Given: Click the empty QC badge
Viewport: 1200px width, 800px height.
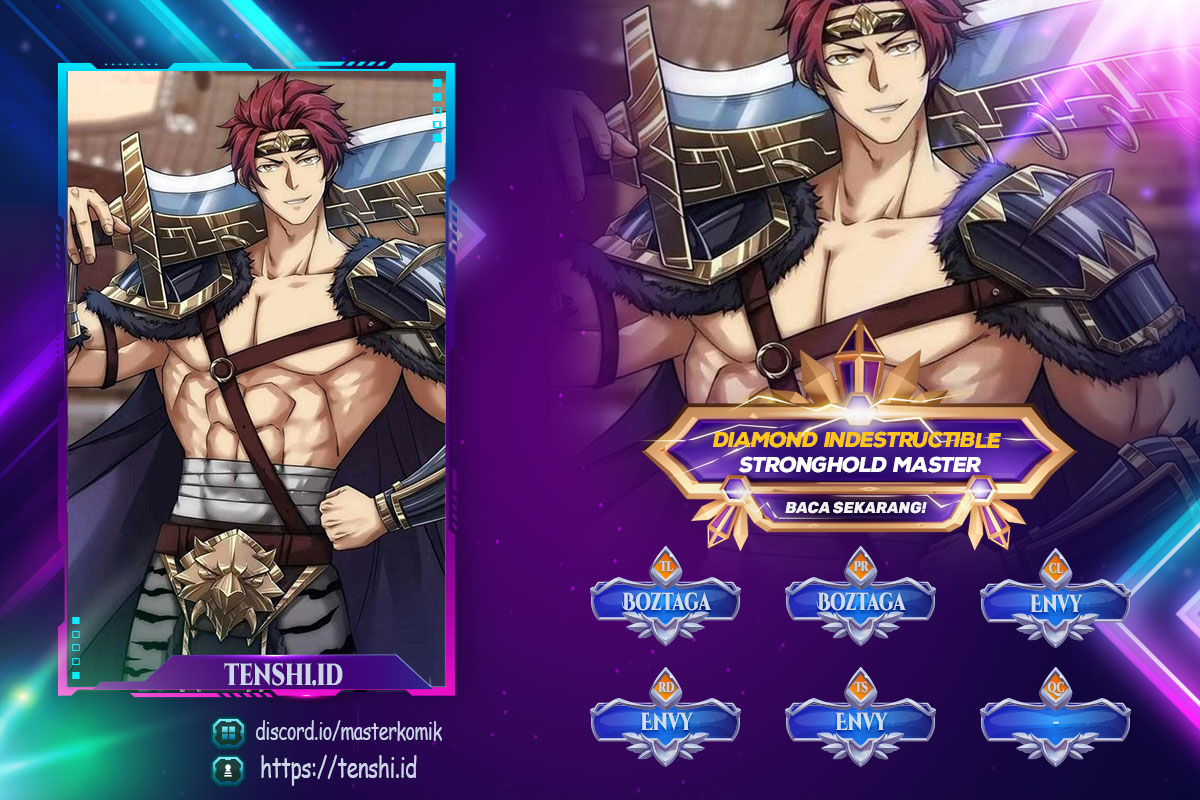Looking at the screenshot, I should coord(1054,720).
